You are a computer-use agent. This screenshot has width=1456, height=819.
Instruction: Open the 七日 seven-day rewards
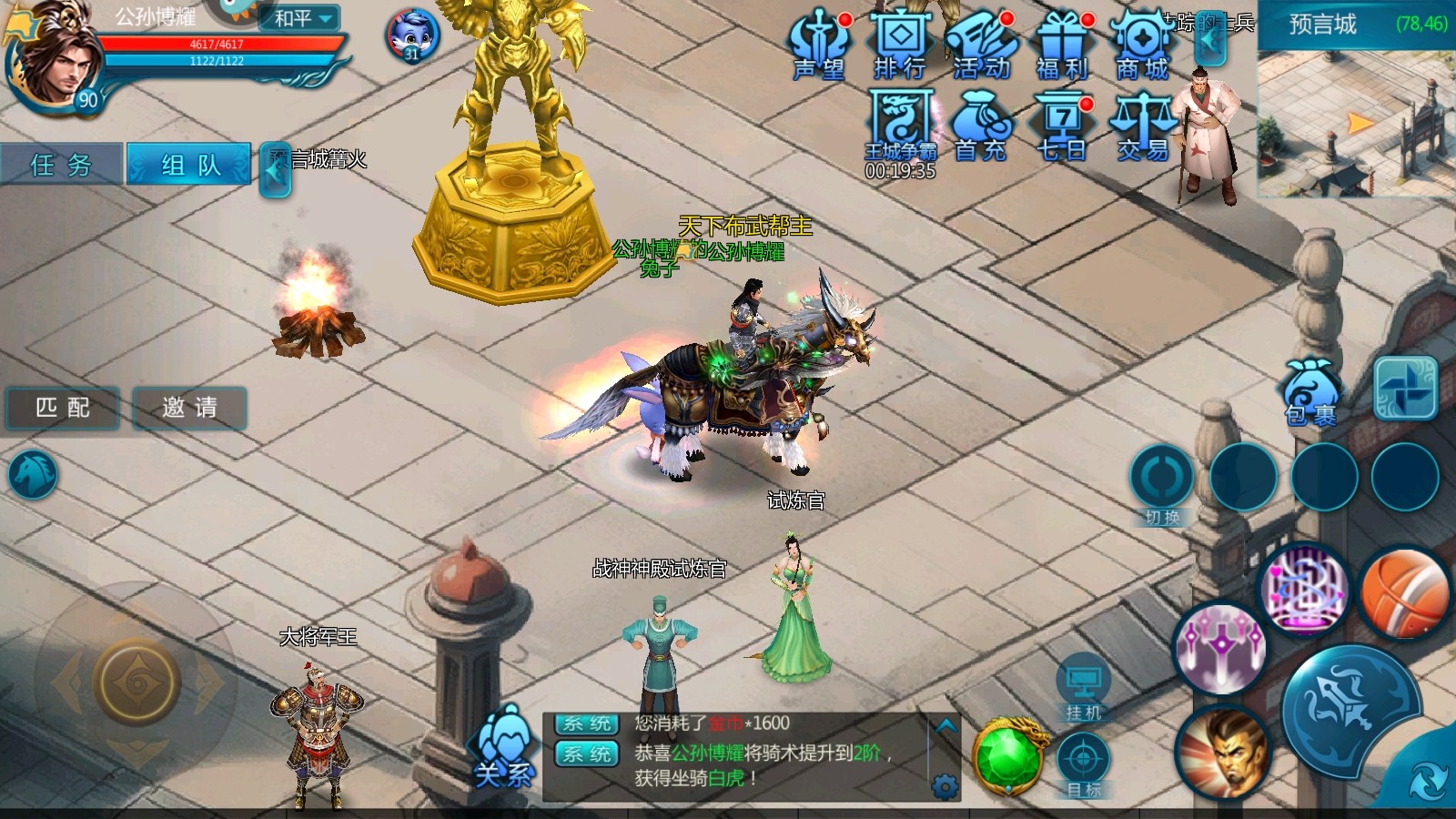[x=1062, y=126]
